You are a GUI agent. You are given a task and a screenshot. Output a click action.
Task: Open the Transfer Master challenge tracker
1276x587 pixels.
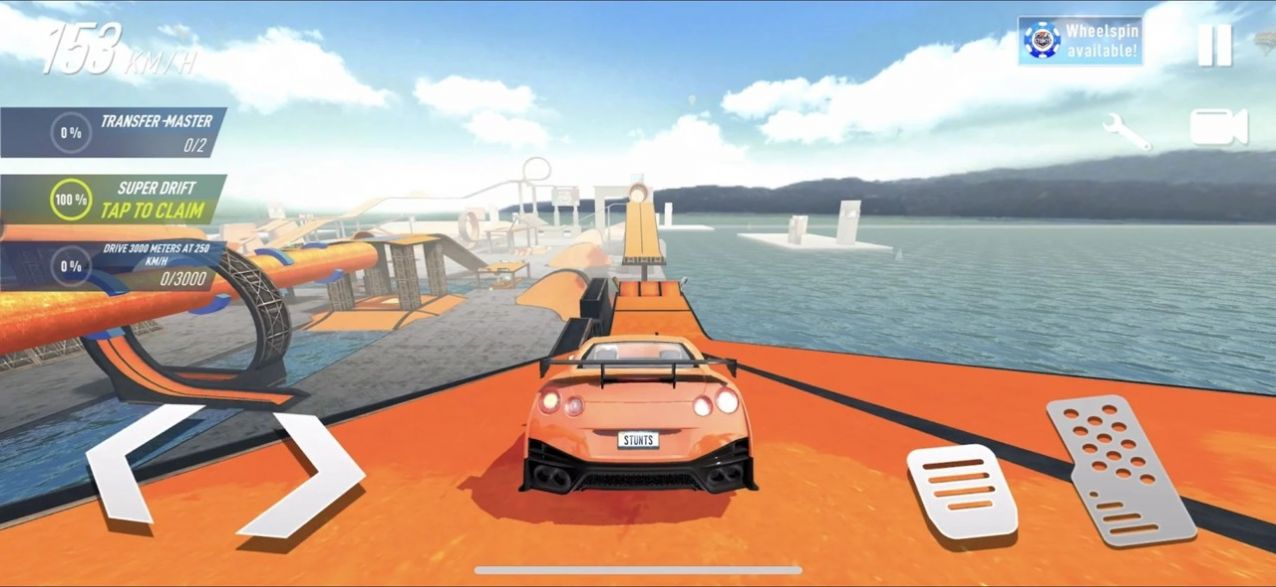click(x=113, y=133)
